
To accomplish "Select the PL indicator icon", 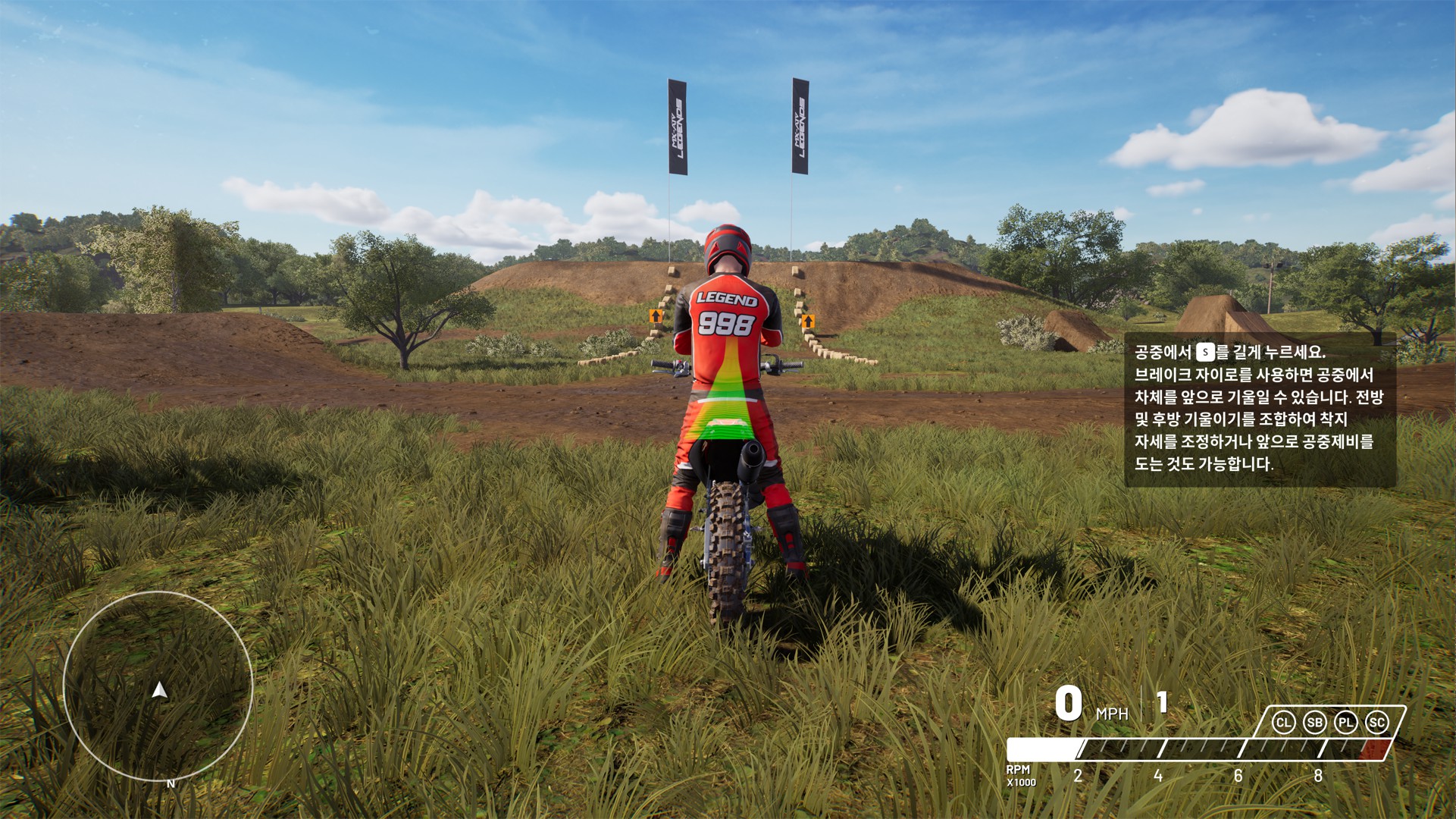I will pyautogui.click(x=1345, y=723).
